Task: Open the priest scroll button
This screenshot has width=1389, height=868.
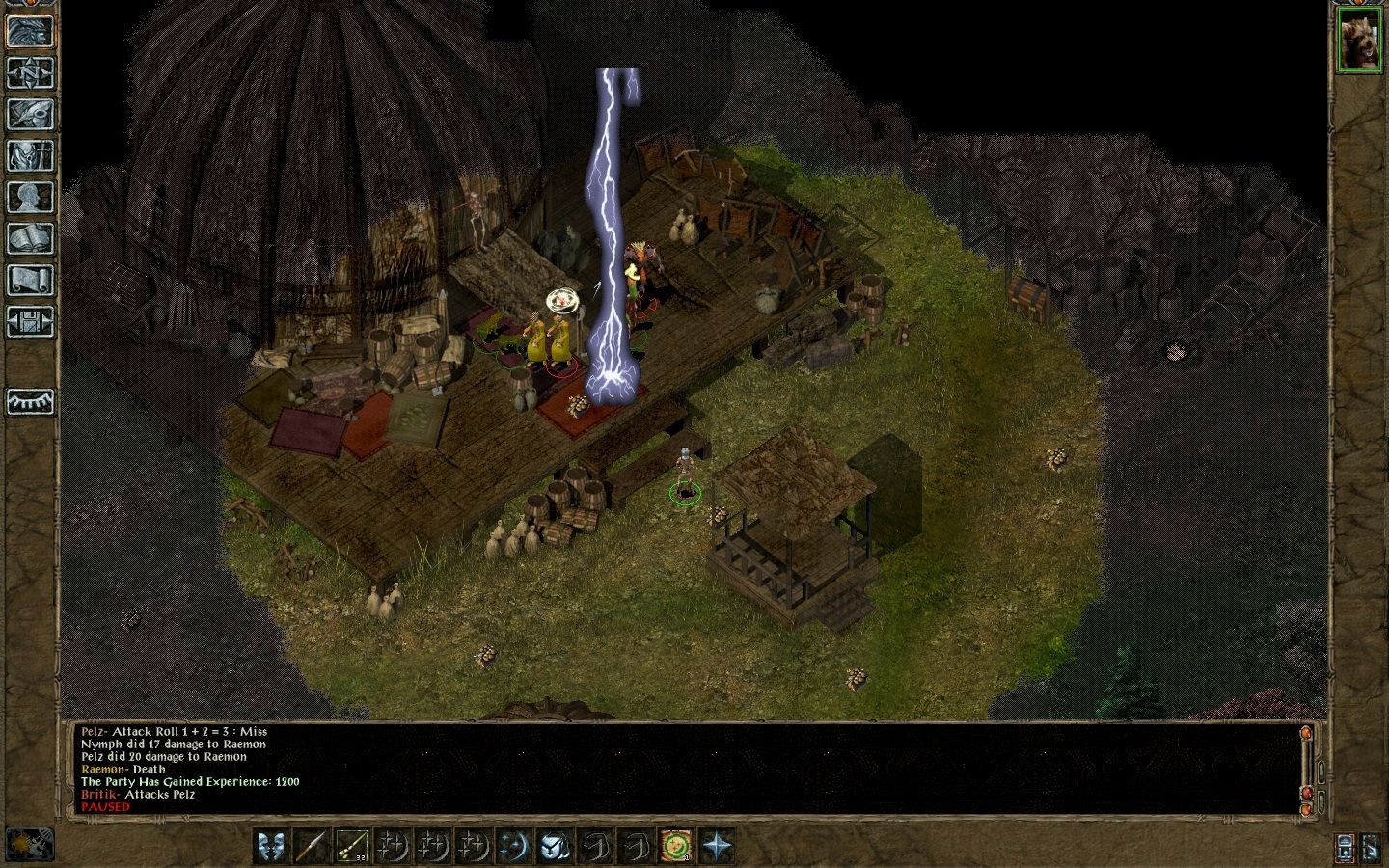Action: [30, 280]
